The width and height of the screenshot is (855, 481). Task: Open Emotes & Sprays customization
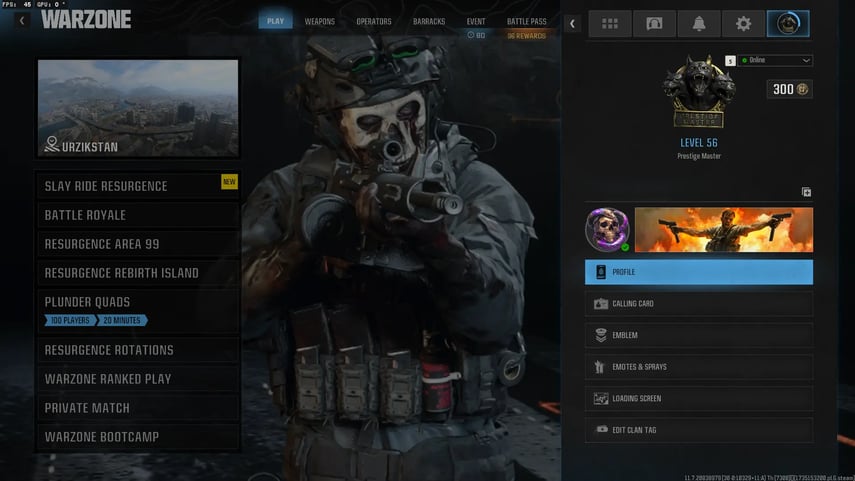(x=699, y=367)
